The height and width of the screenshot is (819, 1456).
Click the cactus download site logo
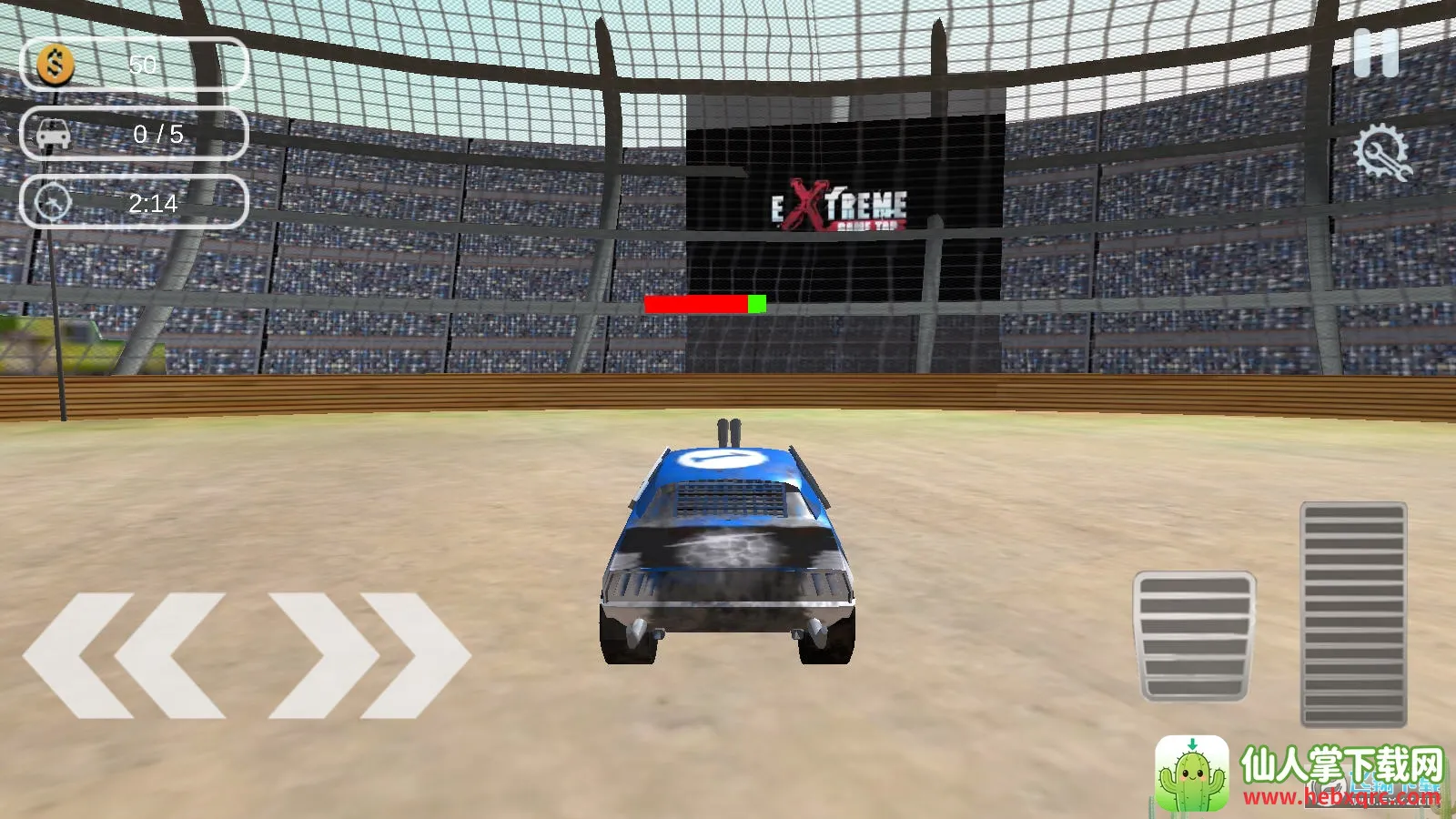coord(1192,774)
